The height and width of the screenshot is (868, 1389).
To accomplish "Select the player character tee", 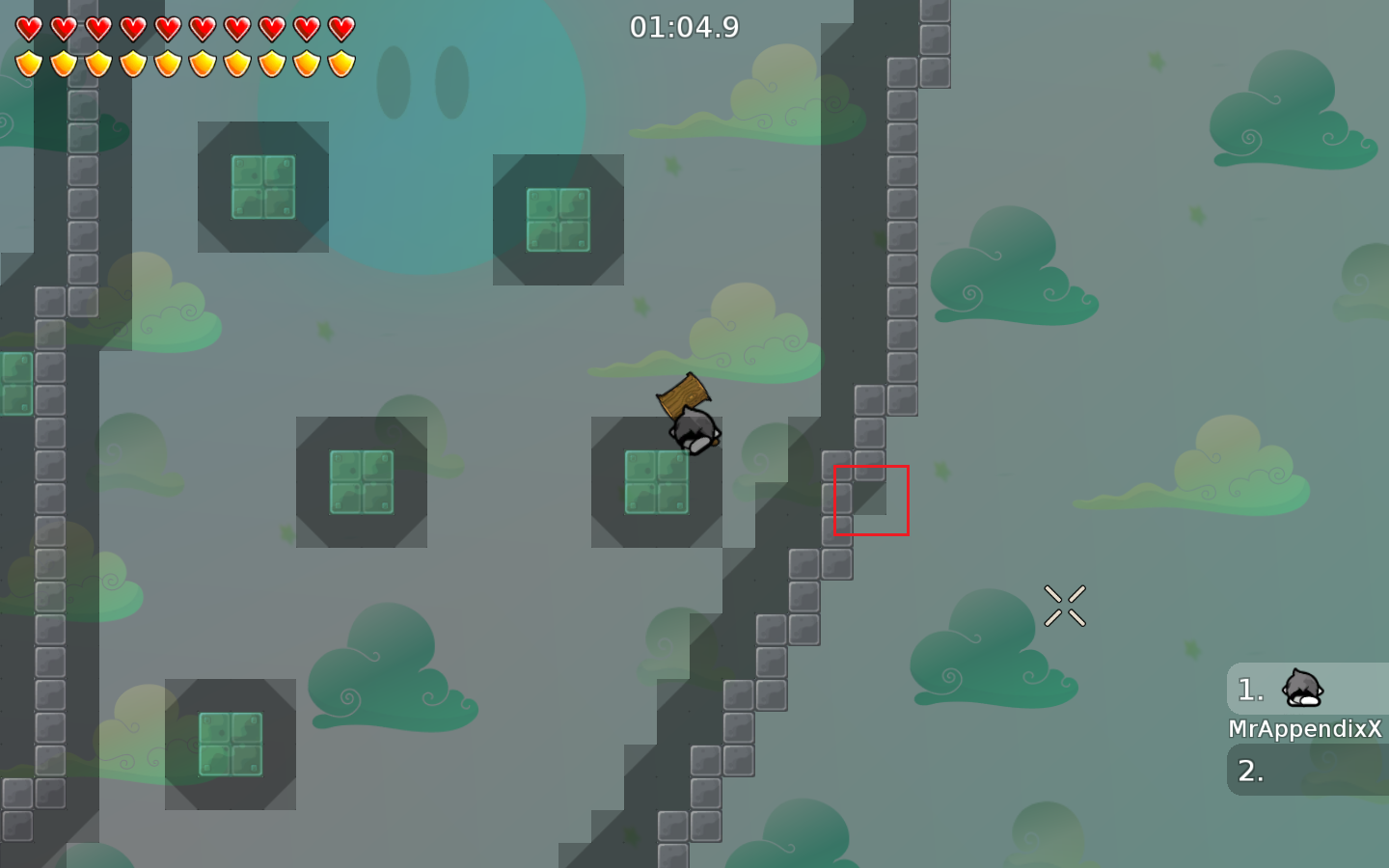I will pyautogui.click(x=694, y=432).
